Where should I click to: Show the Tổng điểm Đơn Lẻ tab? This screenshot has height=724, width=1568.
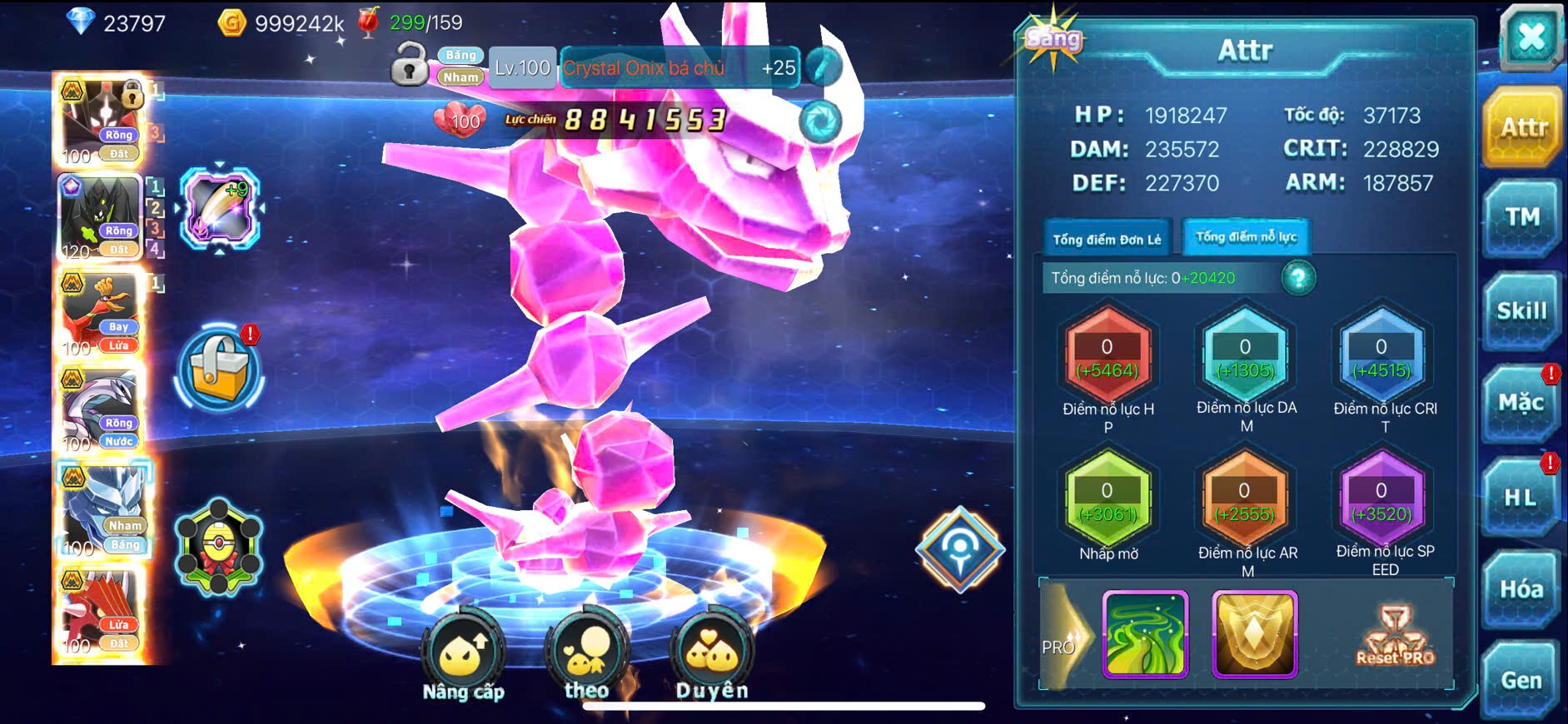click(1107, 240)
